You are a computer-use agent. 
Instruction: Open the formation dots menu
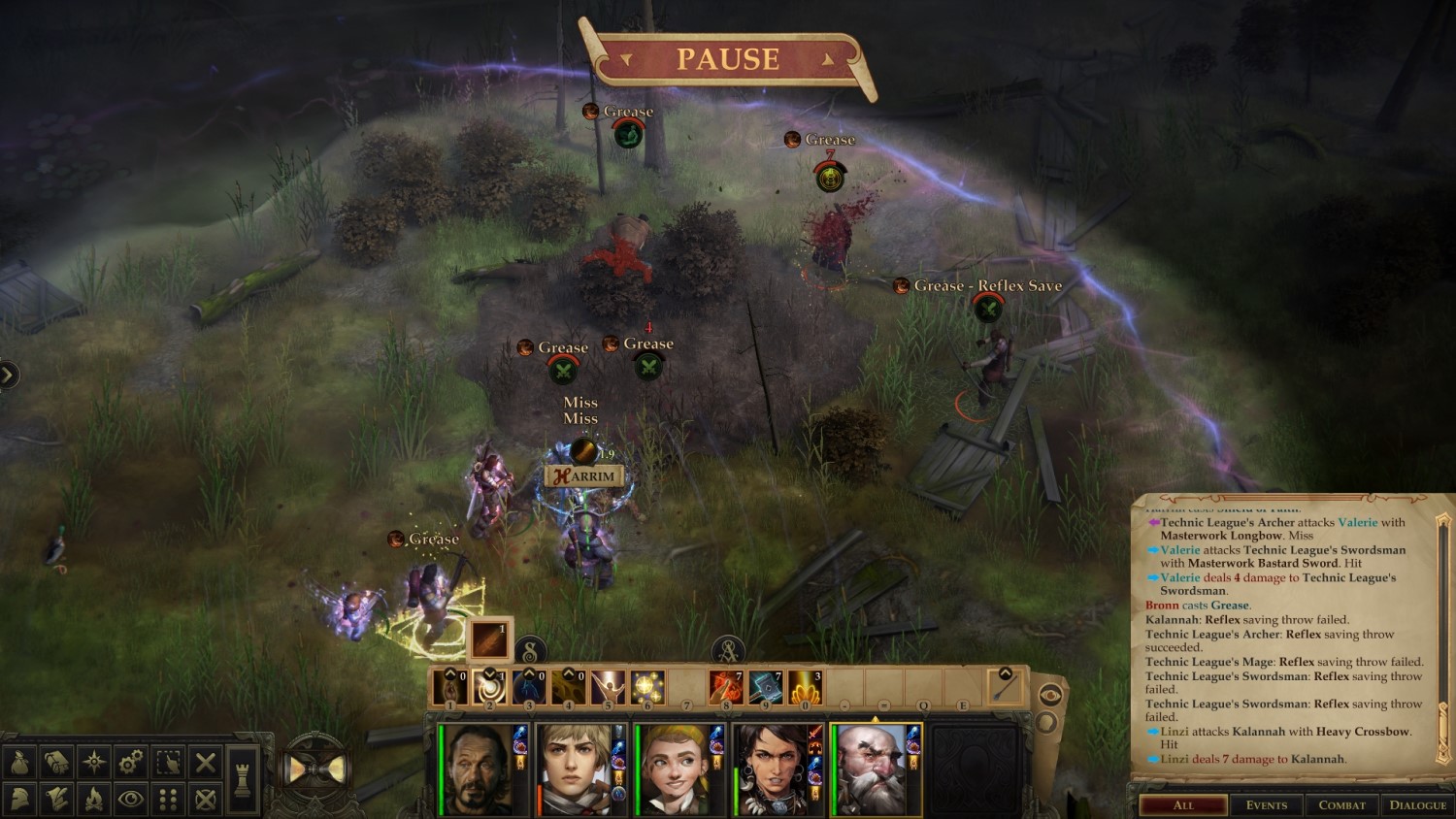(168, 800)
